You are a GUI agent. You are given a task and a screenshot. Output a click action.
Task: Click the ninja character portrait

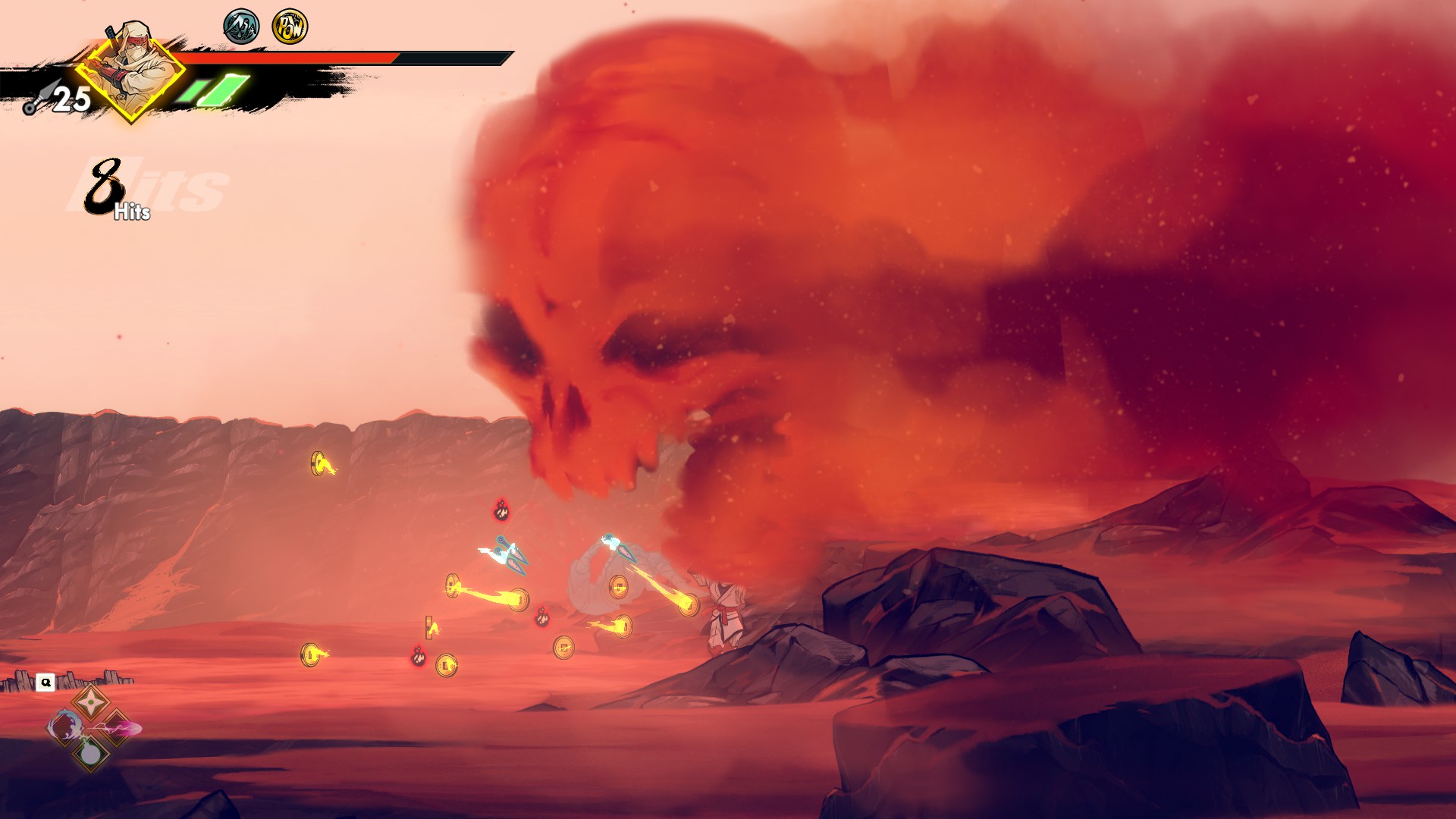click(130, 70)
